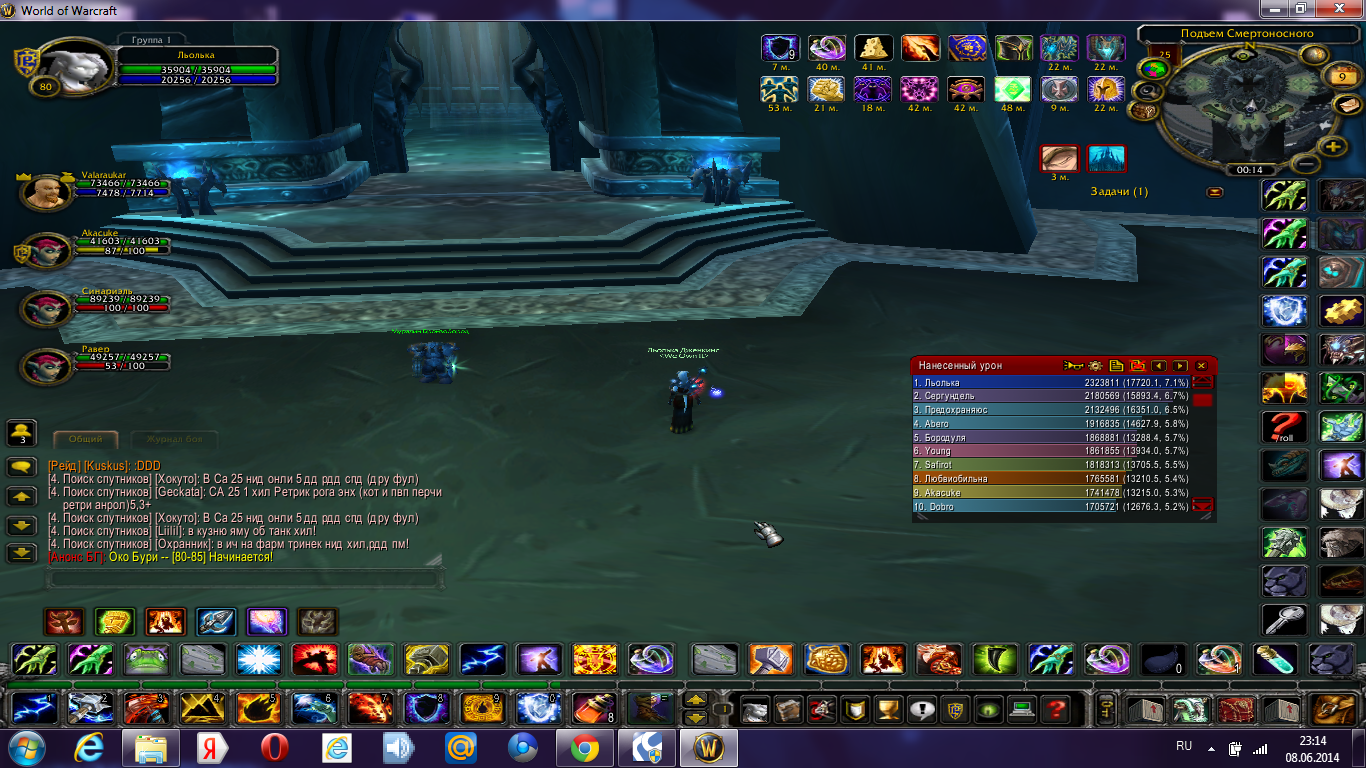Zoom in the minimap with the plus button
This screenshot has width=1366, height=768.
1332,147
